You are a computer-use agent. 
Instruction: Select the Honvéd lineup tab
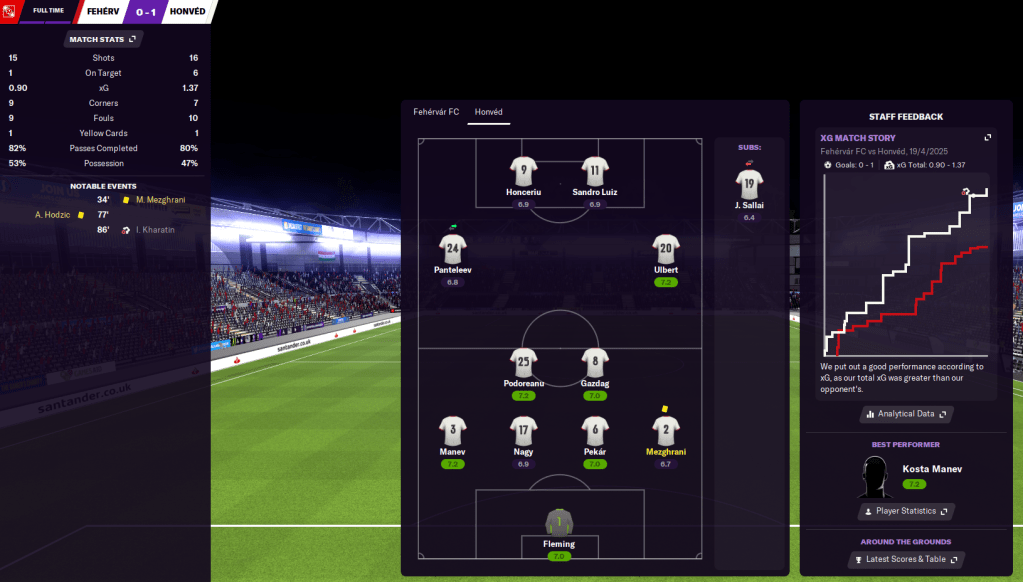(x=489, y=112)
